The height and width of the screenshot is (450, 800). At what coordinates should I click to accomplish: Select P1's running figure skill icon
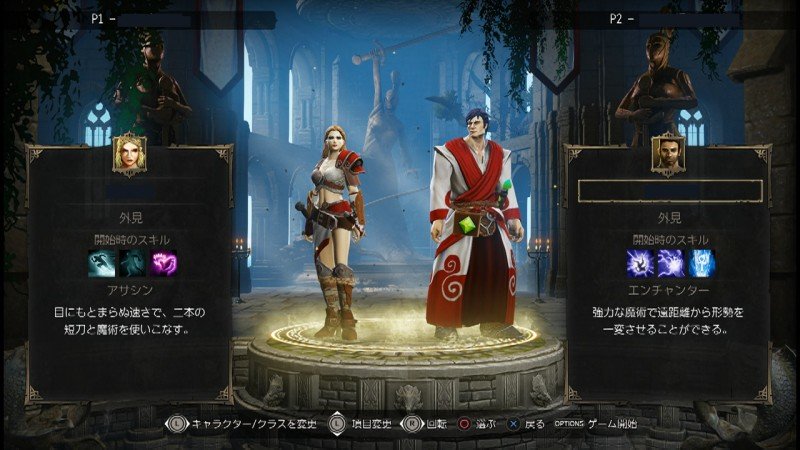pyautogui.click(x=100, y=262)
